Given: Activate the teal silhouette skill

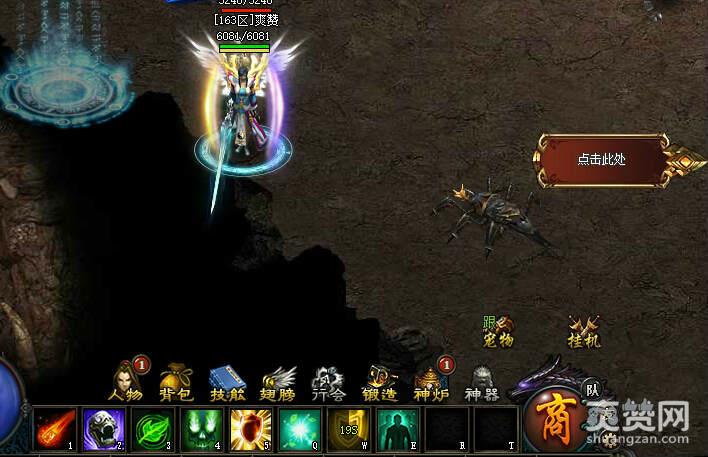Looking at the screenshot, I should tap(396, 428).
